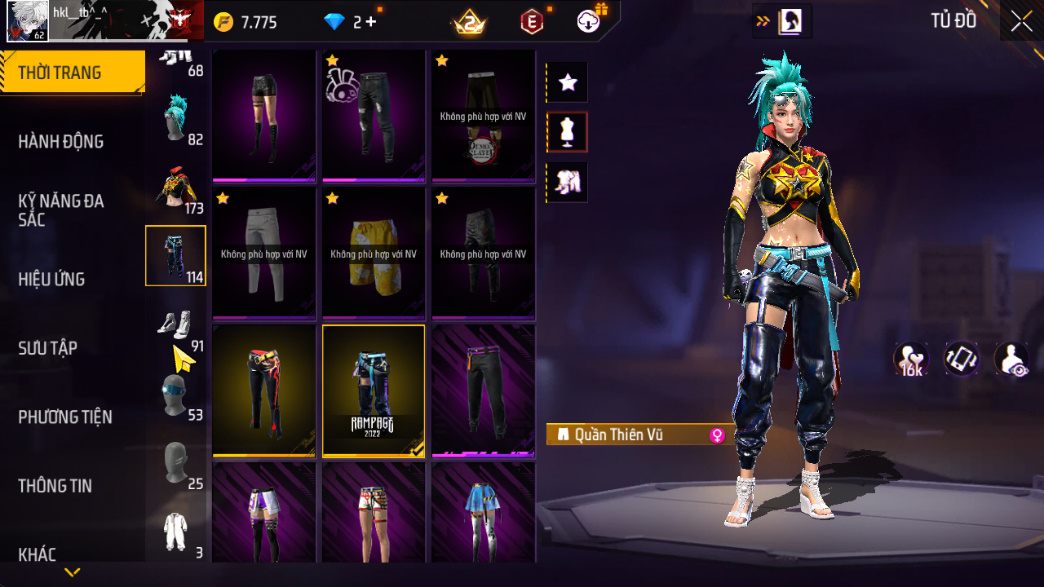Viewport: 1044px width, 587px height.
Task: Close the wardrobe screen with the X
Action: click(x=1021, y=21)
